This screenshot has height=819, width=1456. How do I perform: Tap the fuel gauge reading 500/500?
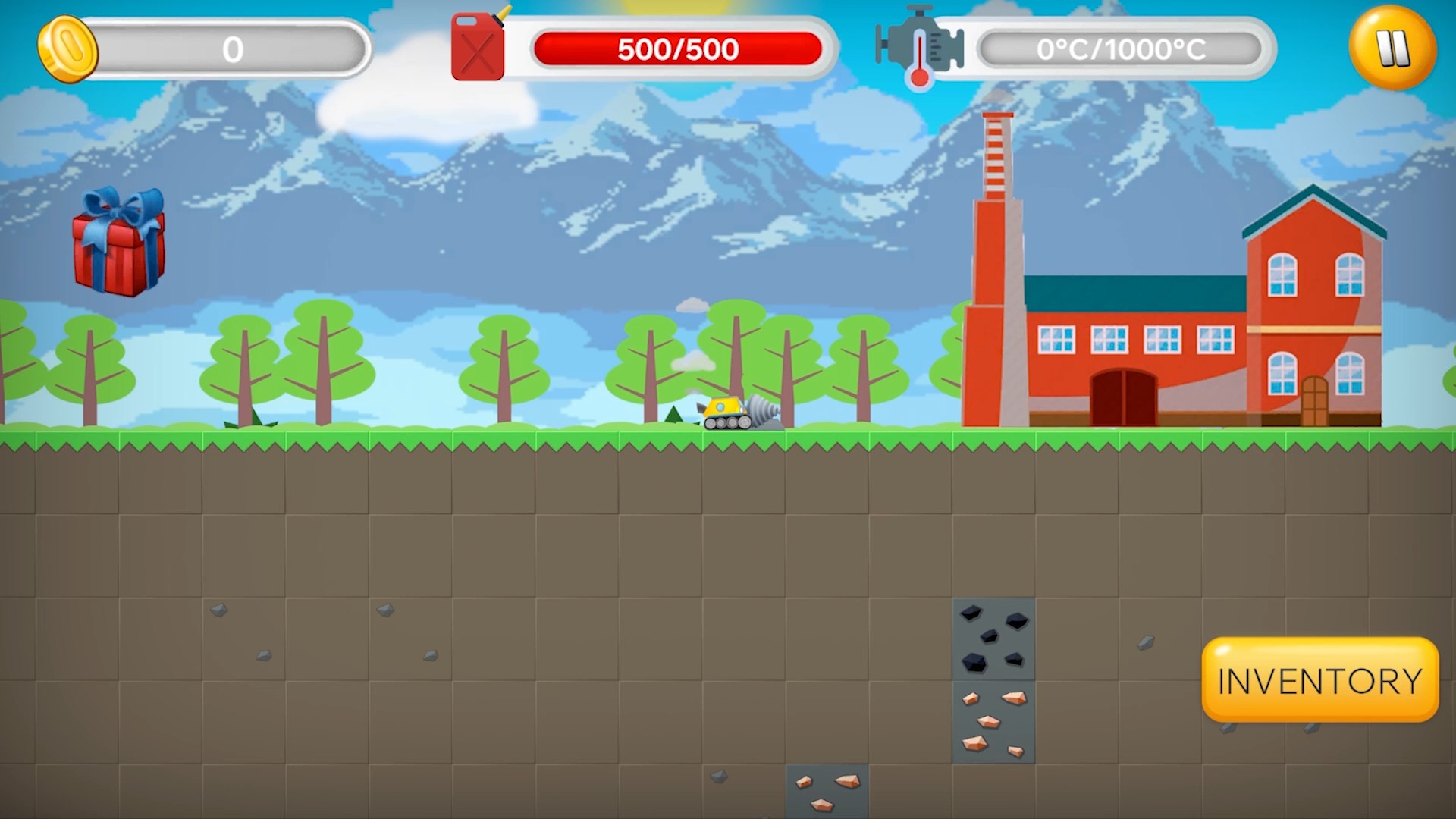click(677, 48)
